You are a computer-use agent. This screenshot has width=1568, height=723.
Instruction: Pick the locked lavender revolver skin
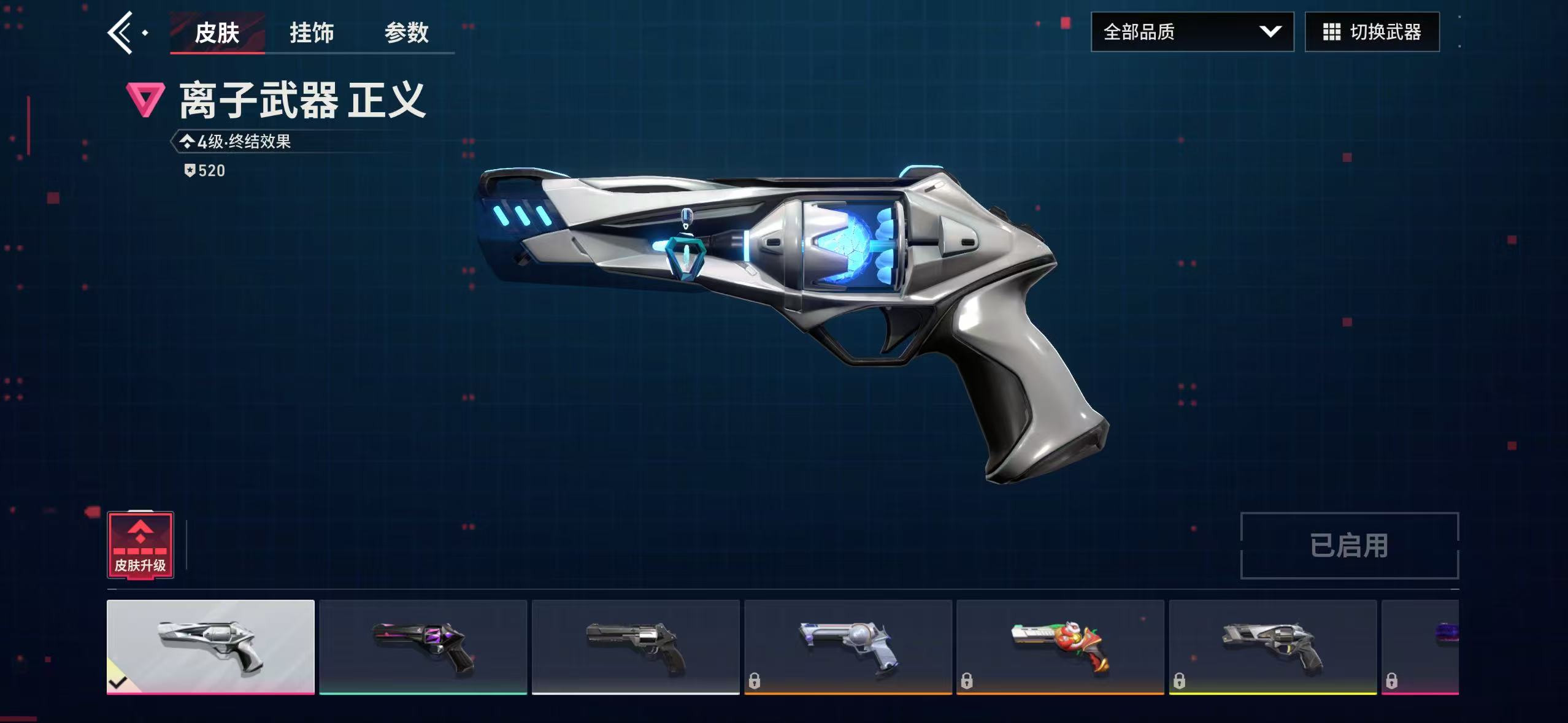848,646
